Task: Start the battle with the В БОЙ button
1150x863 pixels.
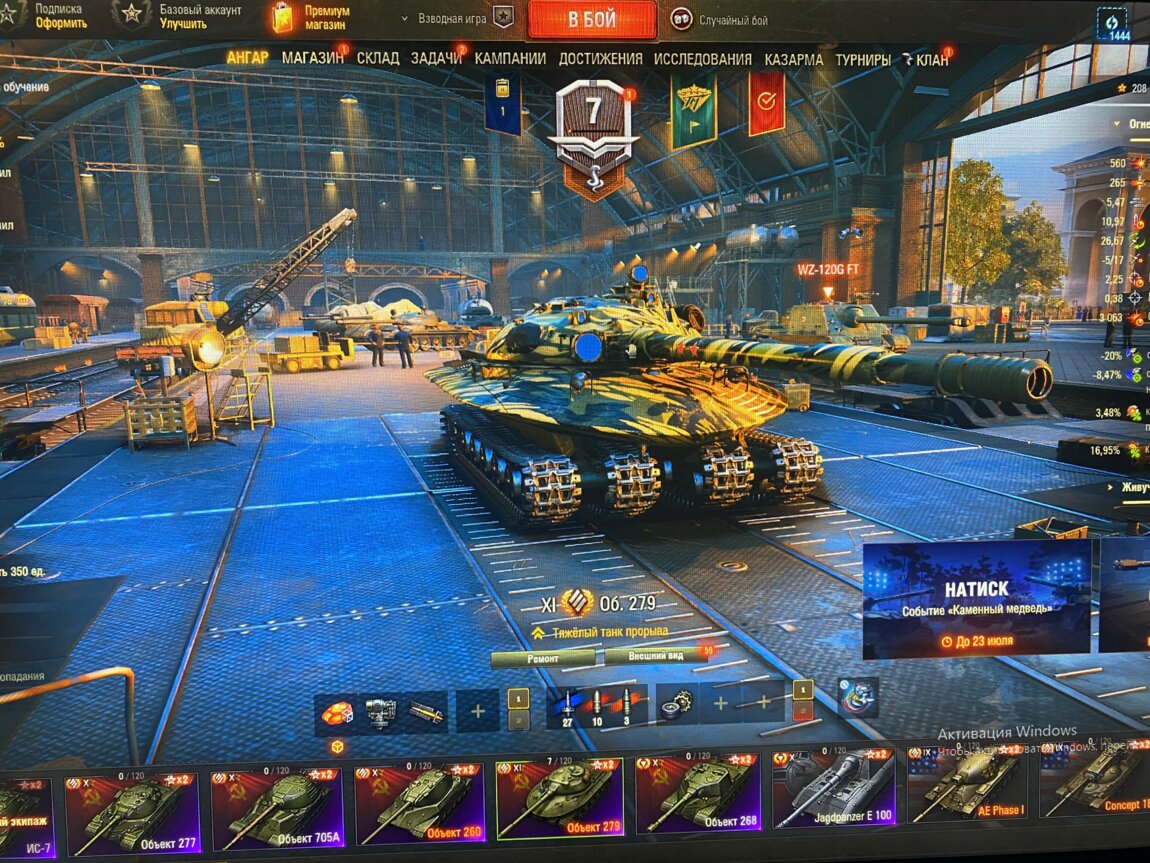Action: click(x=592, y=19)
